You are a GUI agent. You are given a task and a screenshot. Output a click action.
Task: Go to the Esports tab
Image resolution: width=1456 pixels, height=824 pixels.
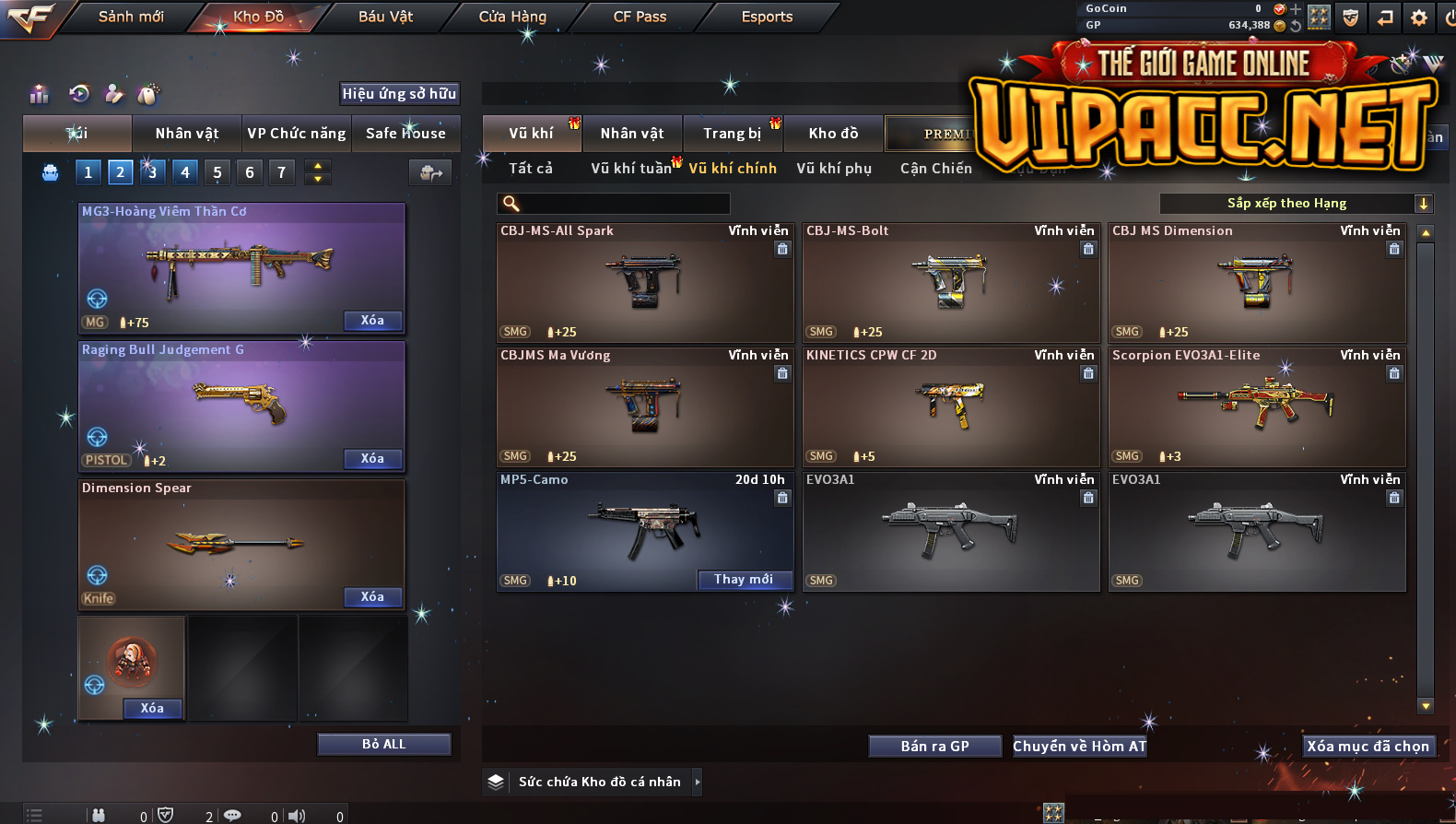767,17
